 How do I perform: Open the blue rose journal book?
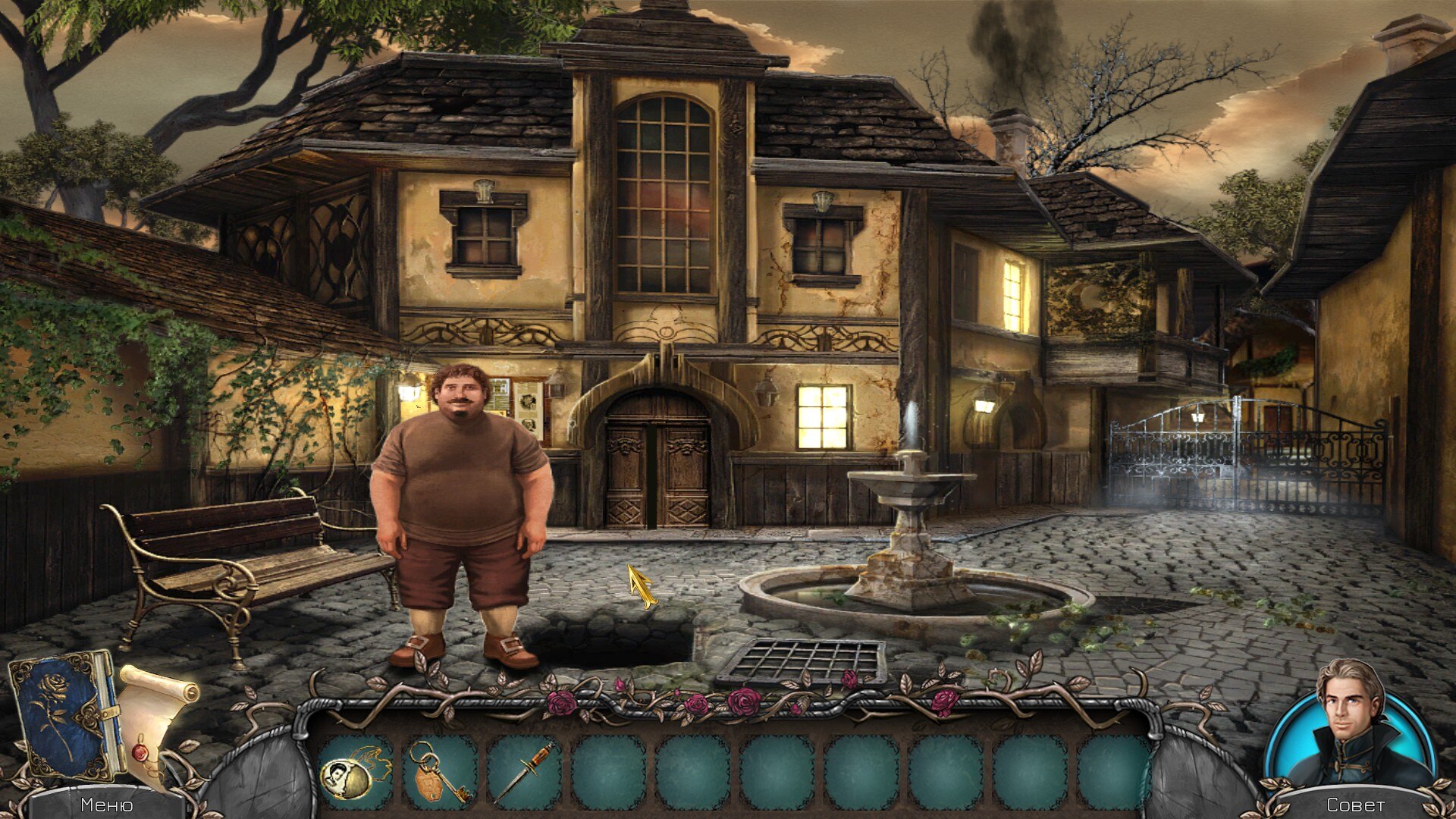(67, 714)
